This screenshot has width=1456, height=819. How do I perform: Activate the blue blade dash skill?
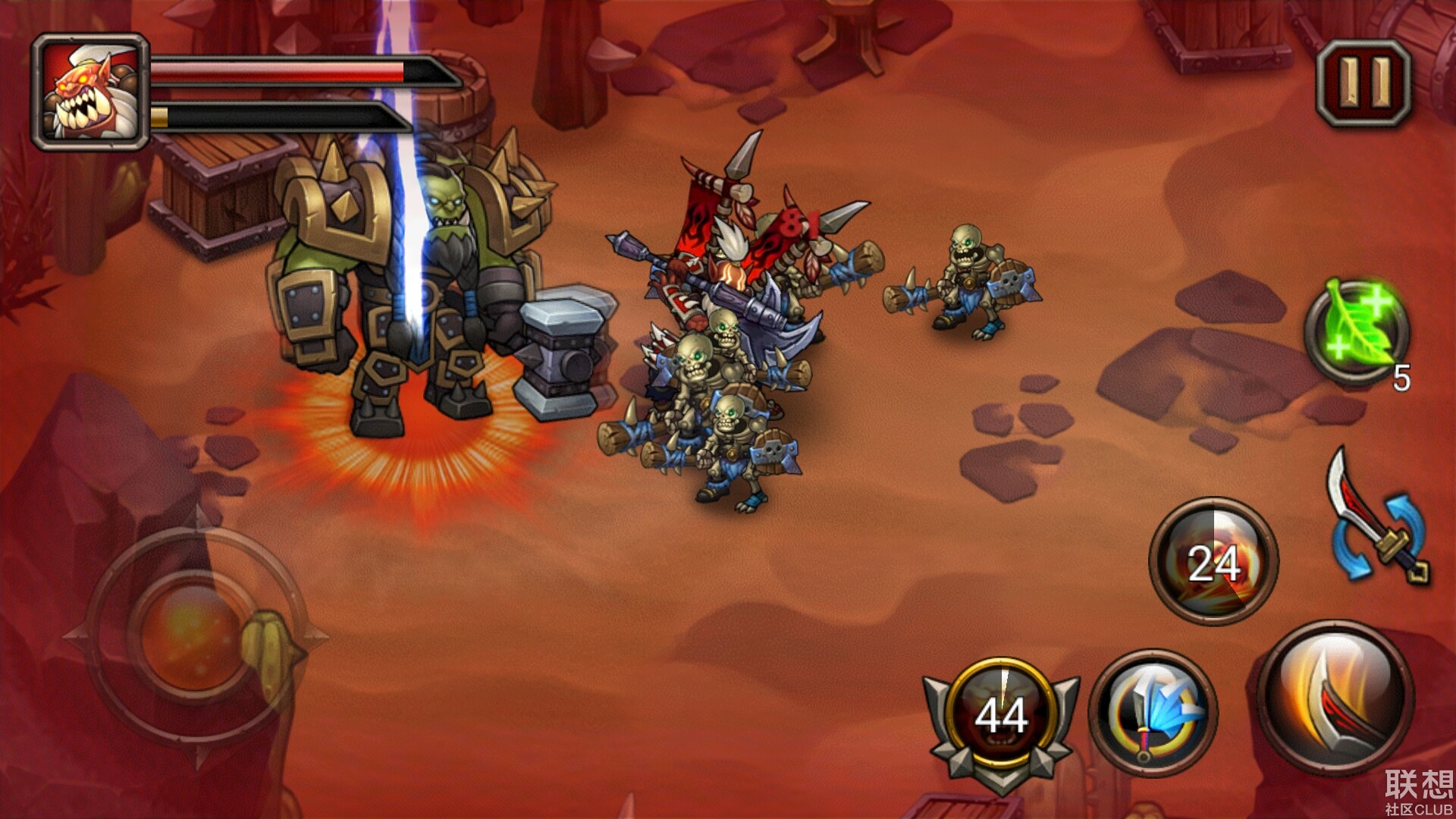[x=1153, y=713]
